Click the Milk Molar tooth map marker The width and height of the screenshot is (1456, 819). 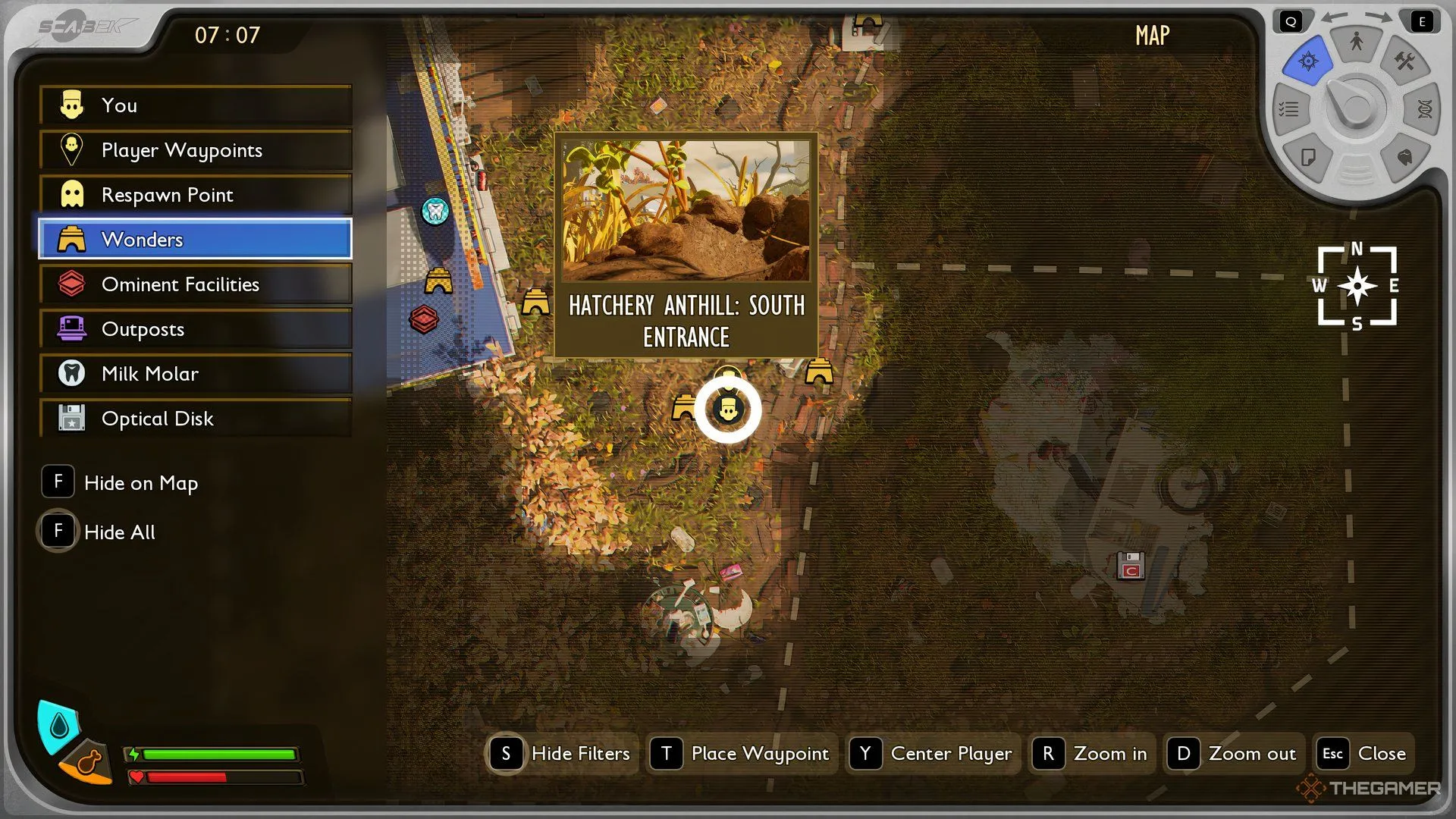pyautogui.click(x=435, y=211)
